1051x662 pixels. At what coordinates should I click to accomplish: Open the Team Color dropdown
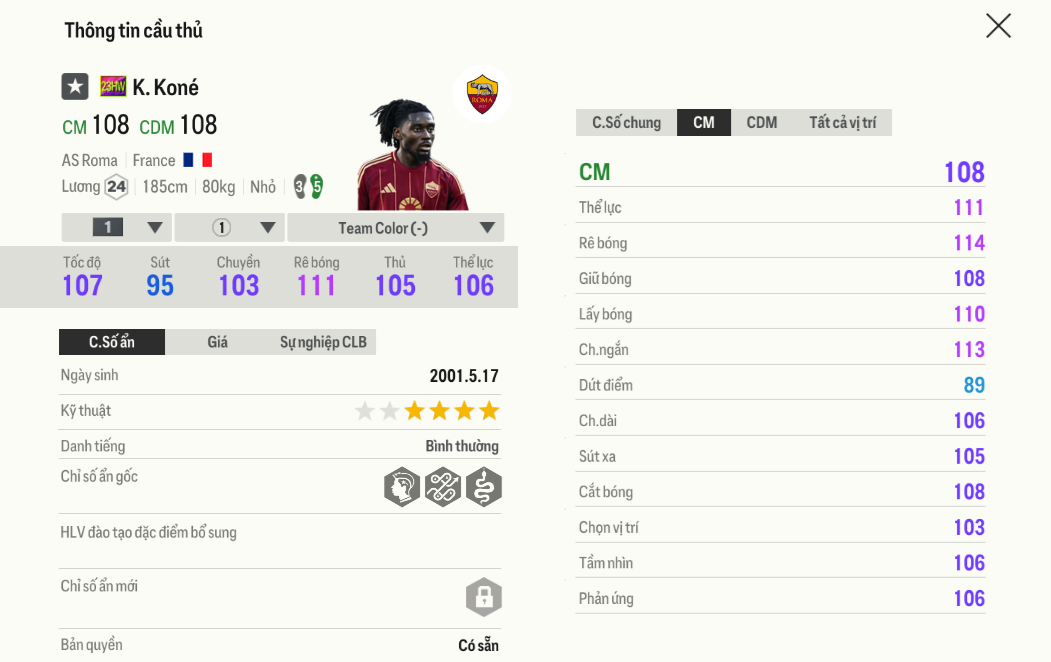[x=395, y=228]
